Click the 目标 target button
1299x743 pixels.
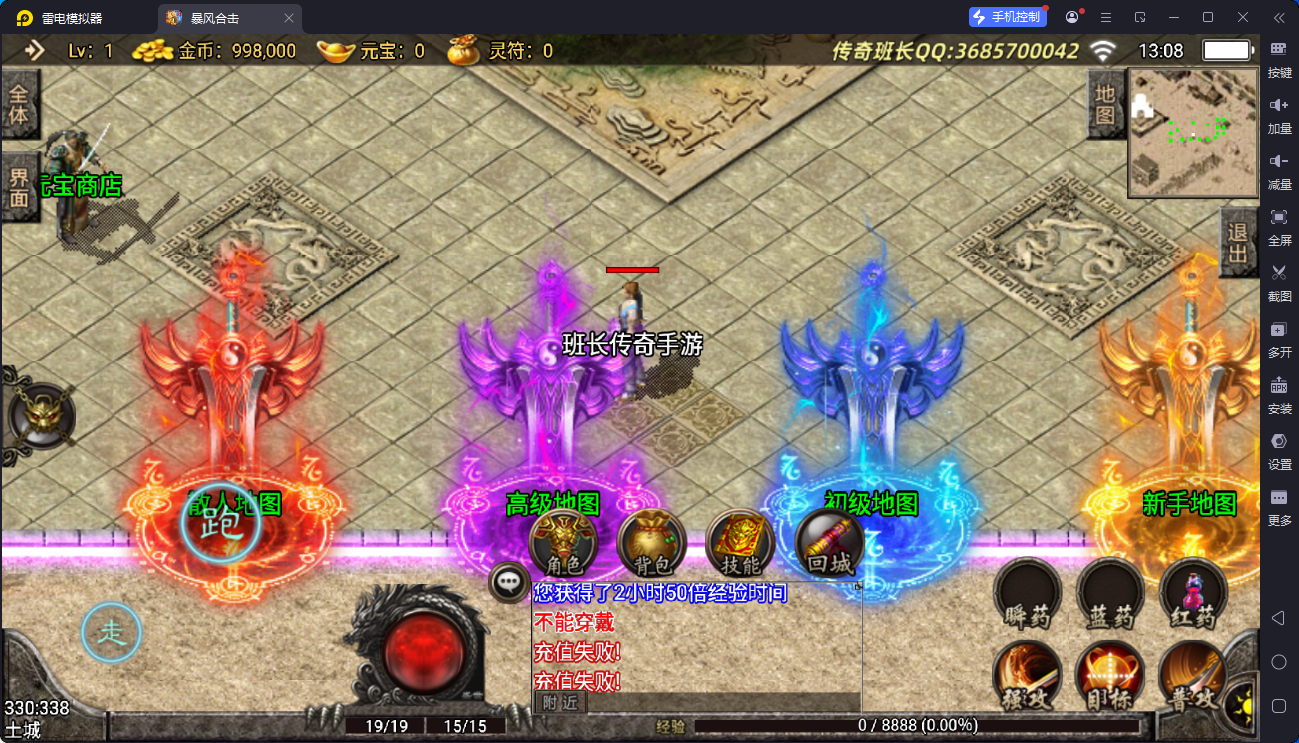click(1110, 676)
